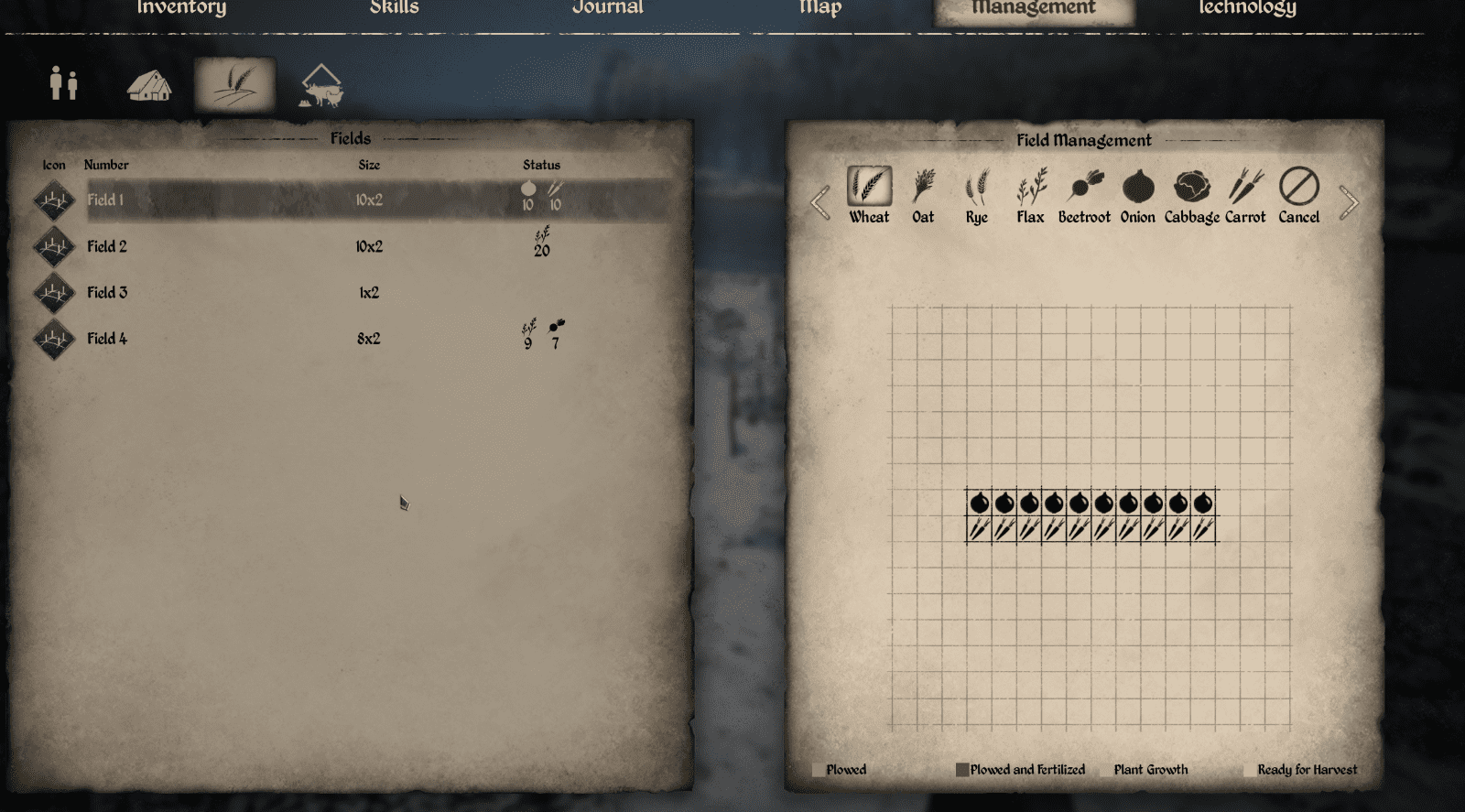Screen dimensions: 1465x812
Task: Select the Oat crop icon
Action: click(x=922, y=190)
